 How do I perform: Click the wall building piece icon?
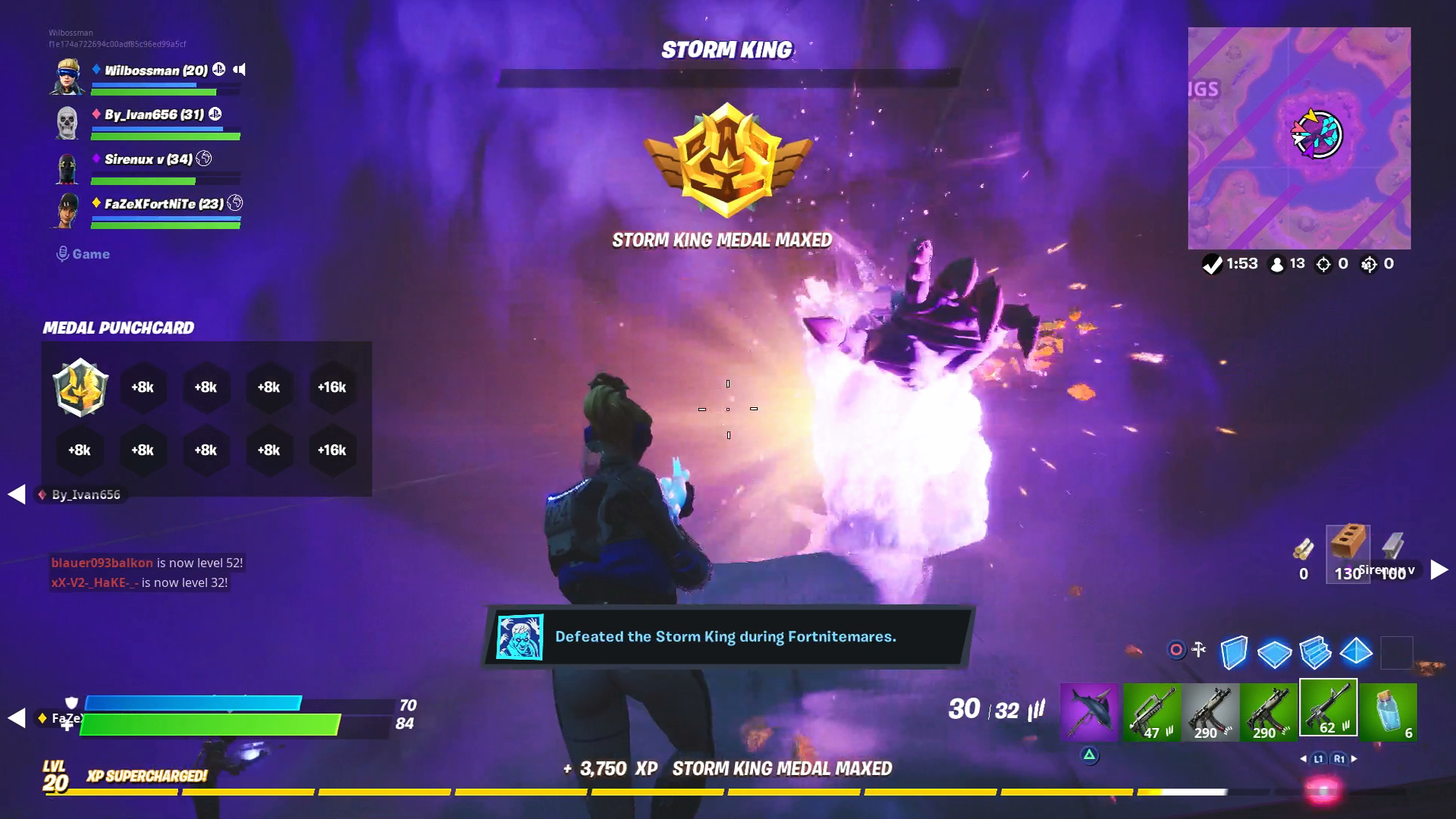1235,651
